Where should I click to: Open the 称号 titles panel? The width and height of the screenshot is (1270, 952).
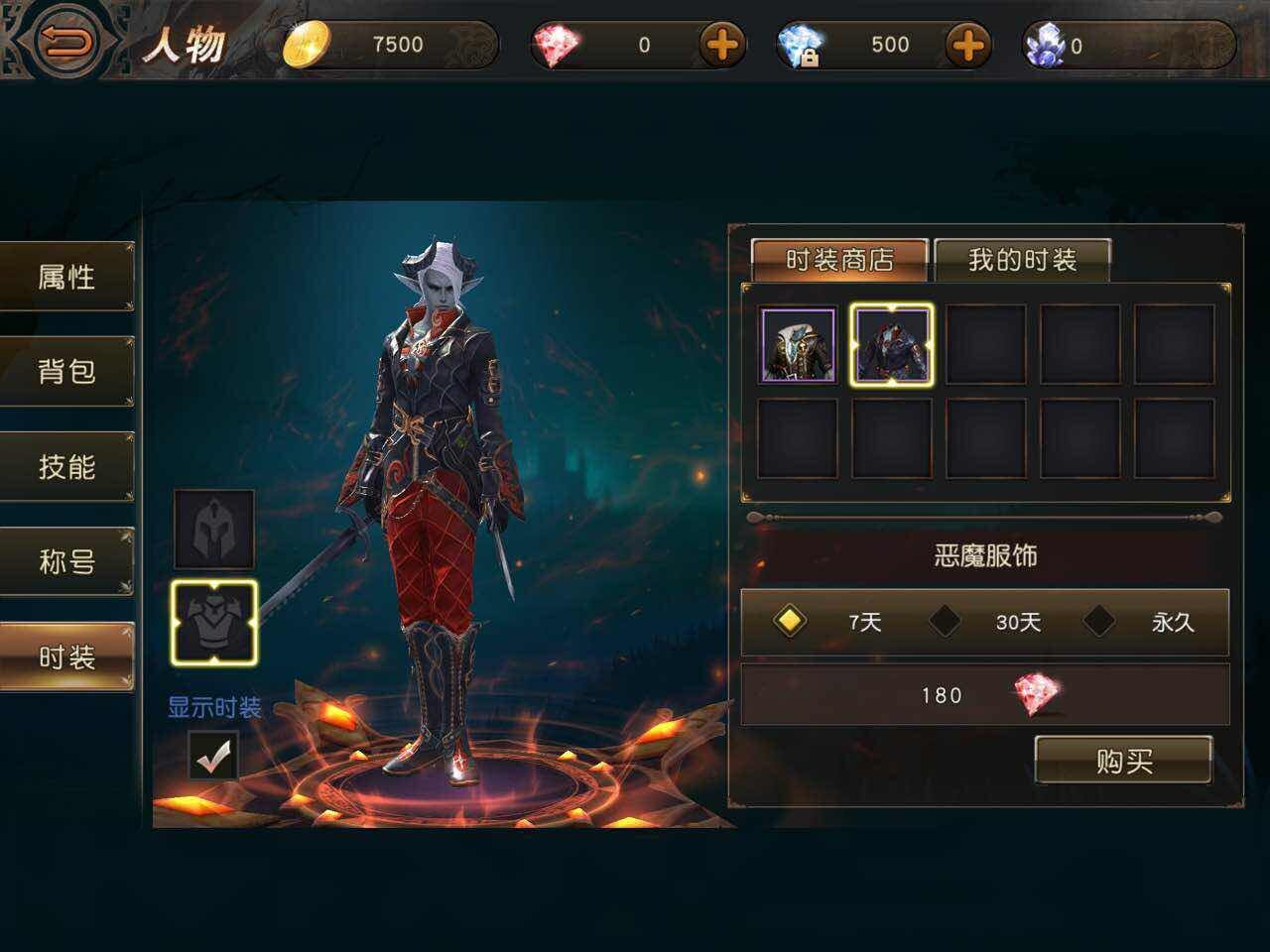click(66, 559)
